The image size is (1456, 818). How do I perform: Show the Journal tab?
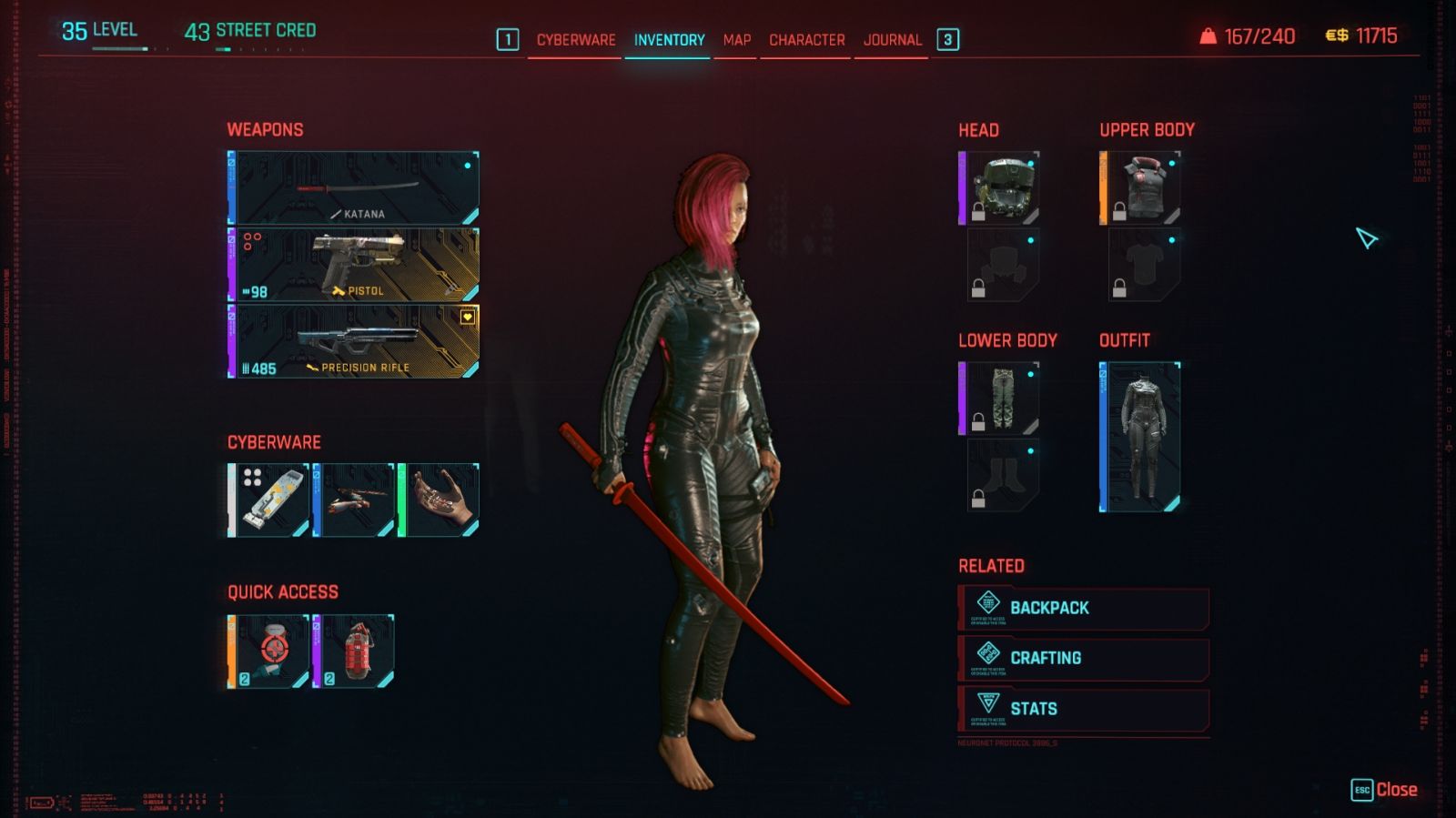coord(892,40)
